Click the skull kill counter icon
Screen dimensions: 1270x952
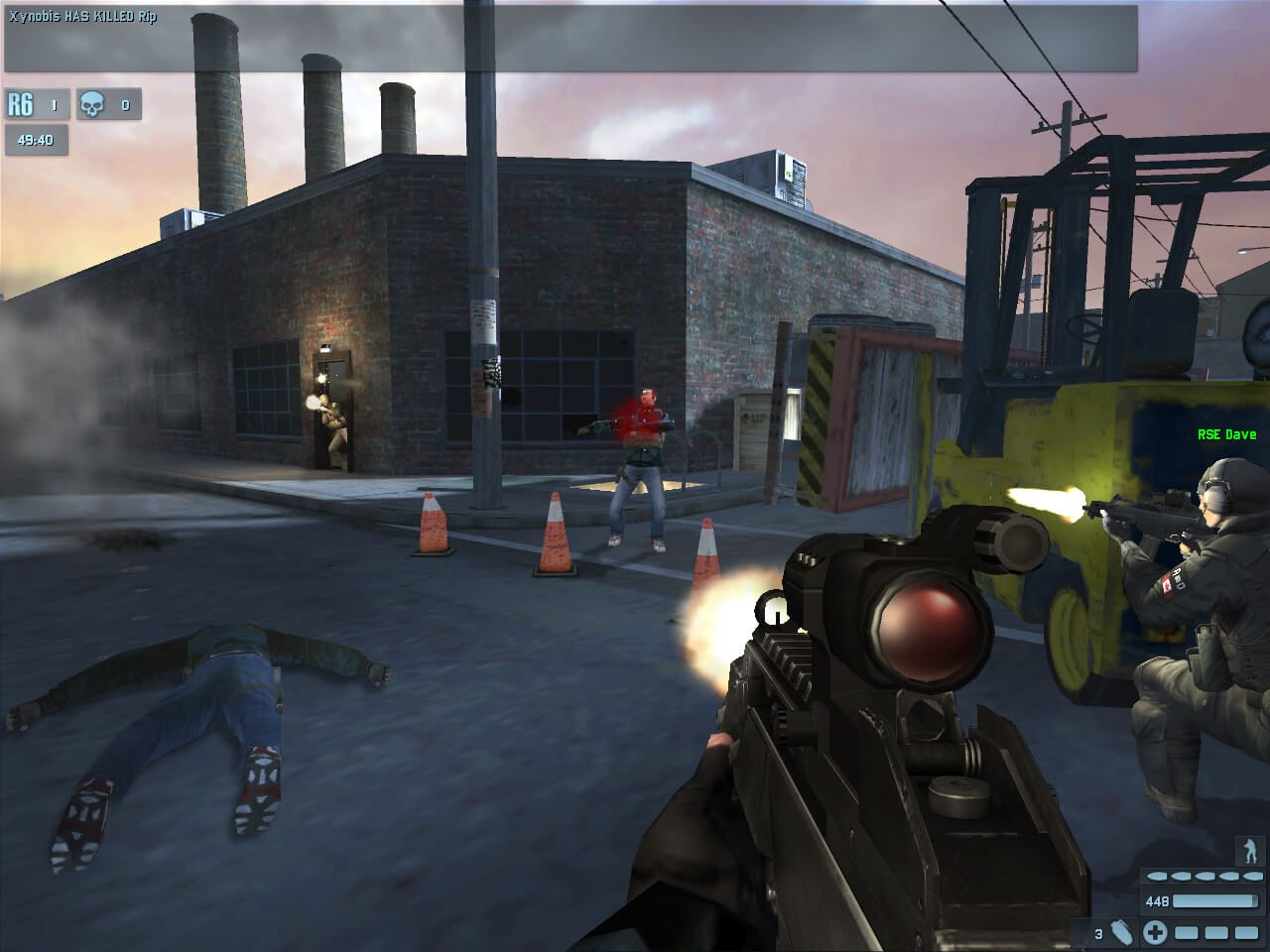coord(92,104)
